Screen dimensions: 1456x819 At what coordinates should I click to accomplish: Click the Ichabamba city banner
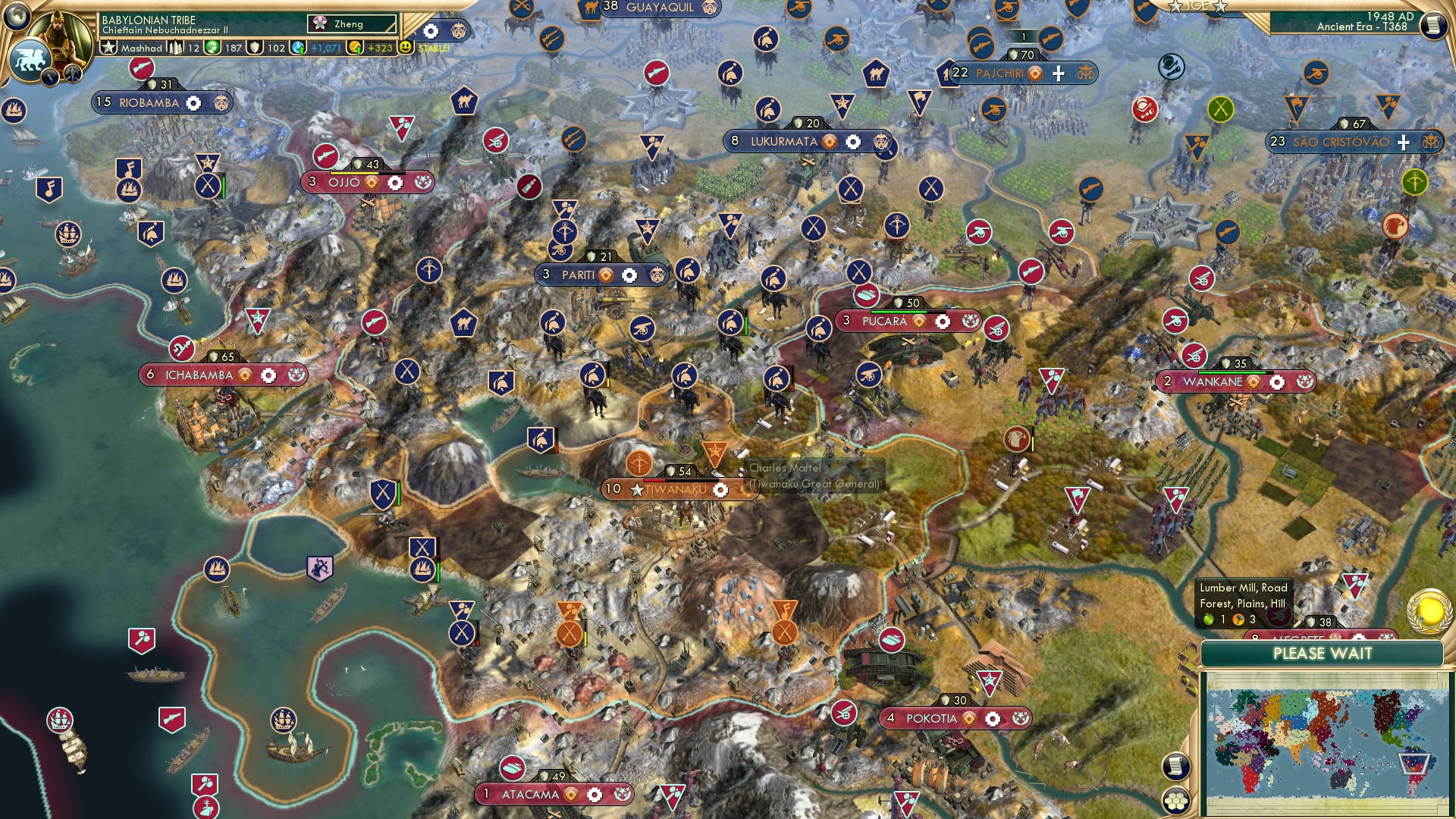[x=199, y=375]
